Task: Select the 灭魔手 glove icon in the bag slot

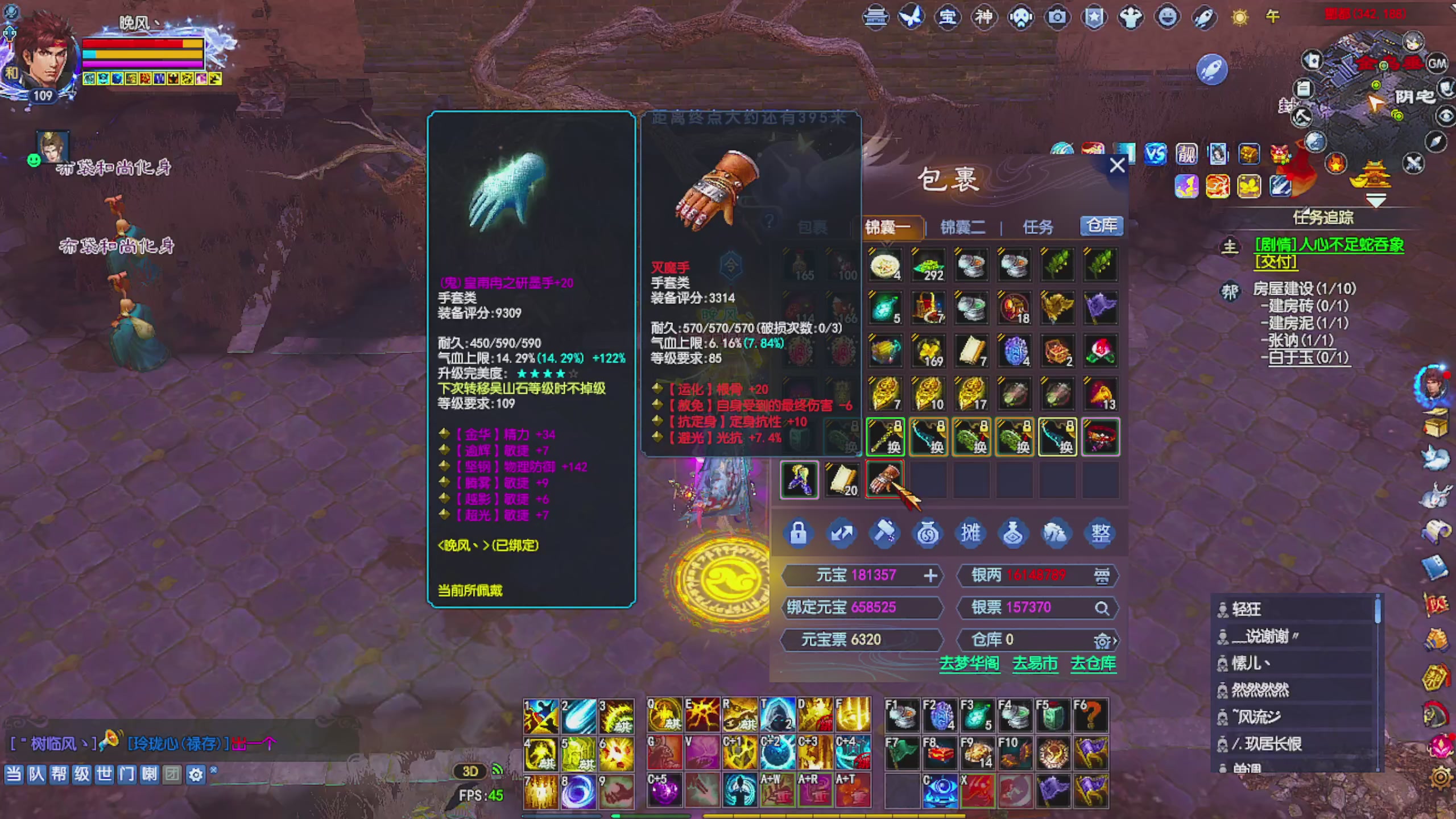Action: 885,479
